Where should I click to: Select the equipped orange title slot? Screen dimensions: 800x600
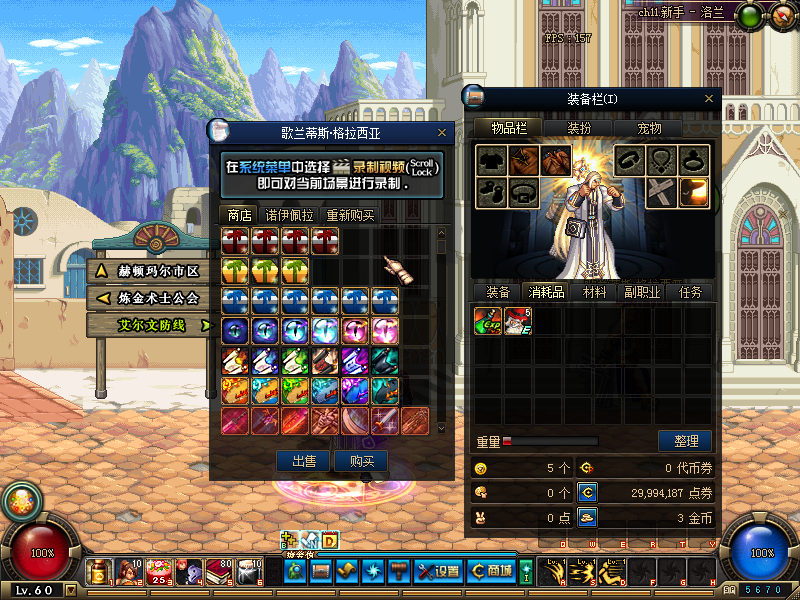click(x=694, y=191)
